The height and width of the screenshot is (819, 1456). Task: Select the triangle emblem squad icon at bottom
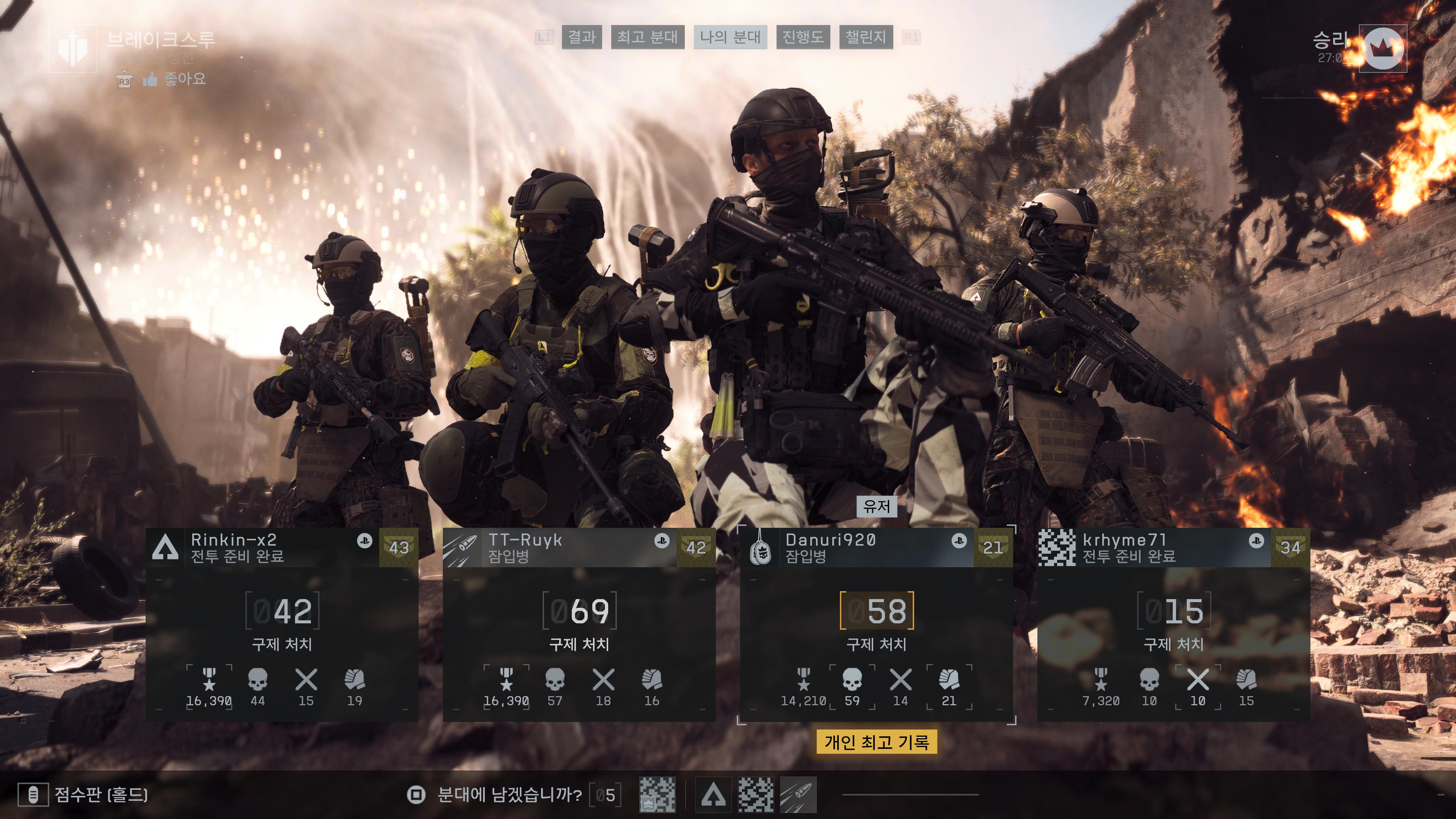tap(713, 795)
